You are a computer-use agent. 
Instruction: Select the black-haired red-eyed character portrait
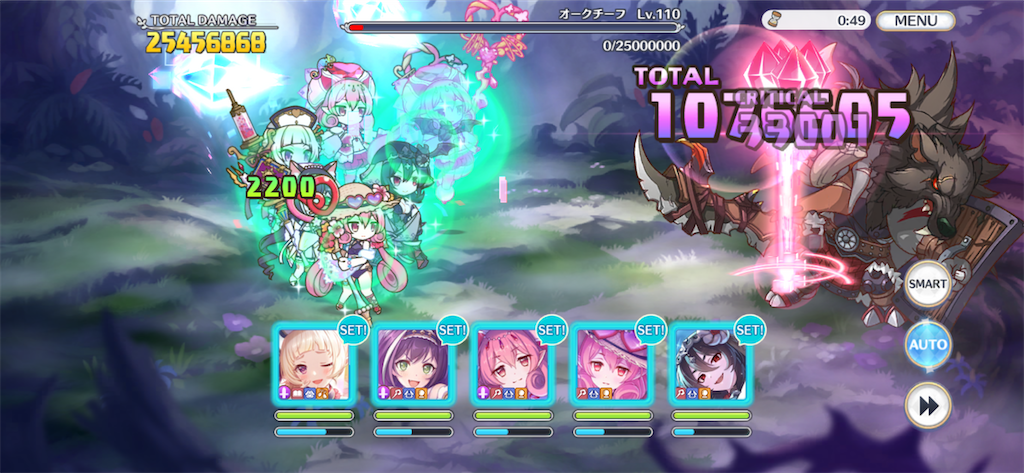click(x=710, y=363)
